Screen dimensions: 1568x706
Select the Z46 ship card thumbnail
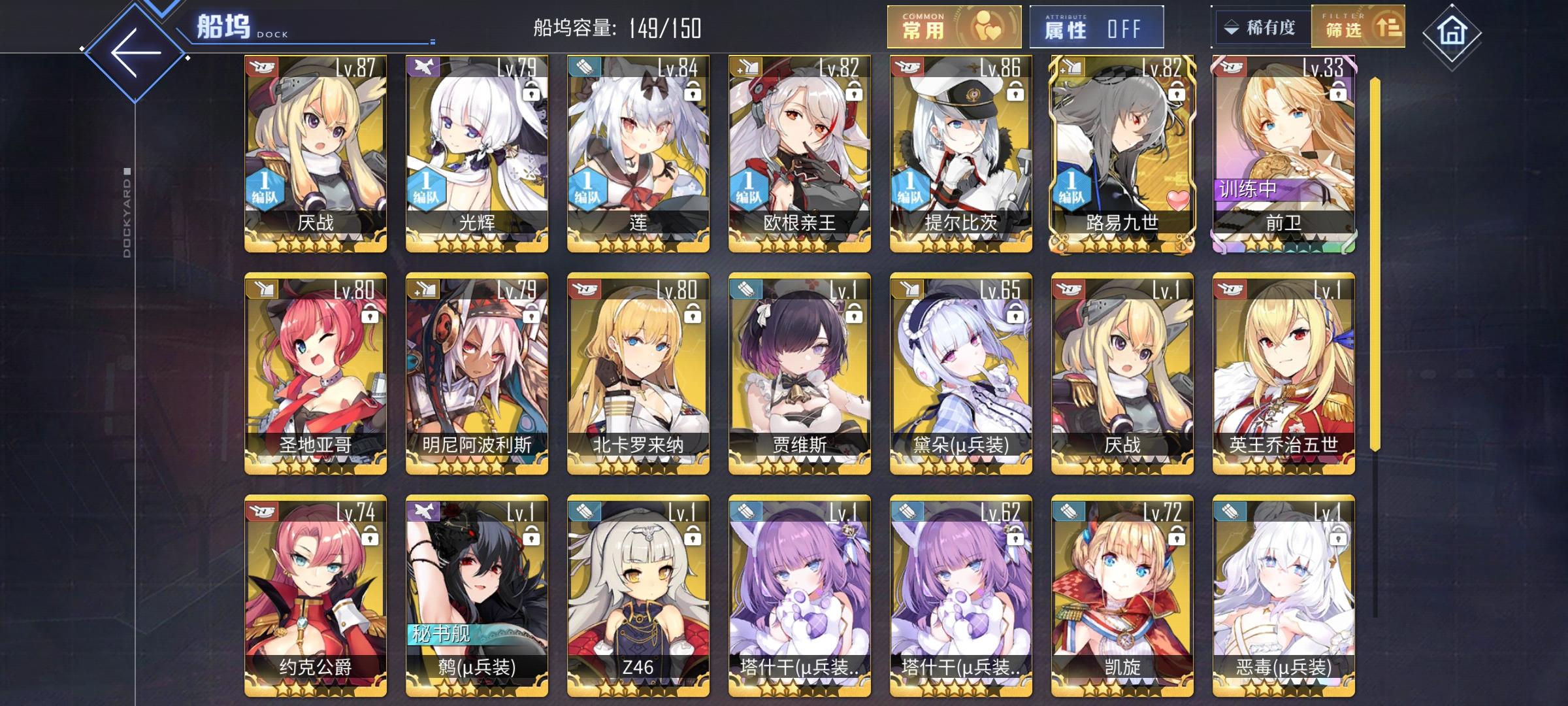(x=637, y=588)
